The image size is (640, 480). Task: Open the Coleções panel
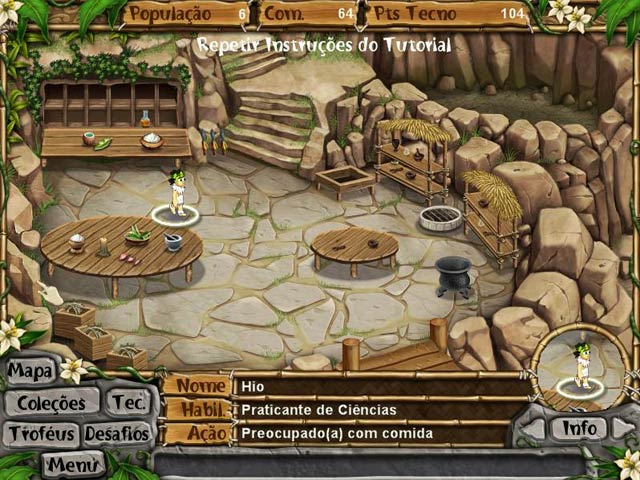click(52, 403)
